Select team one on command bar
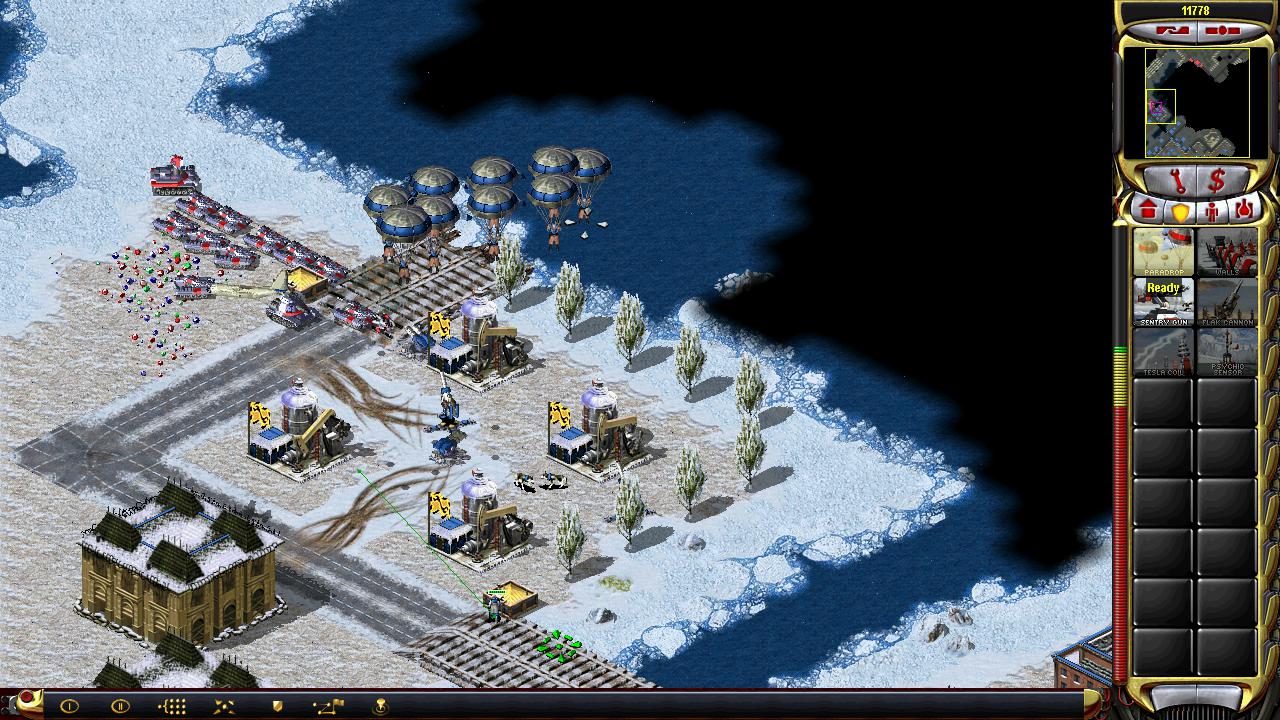This screenshot has height=720, width=1280. [x=69, y=706]
